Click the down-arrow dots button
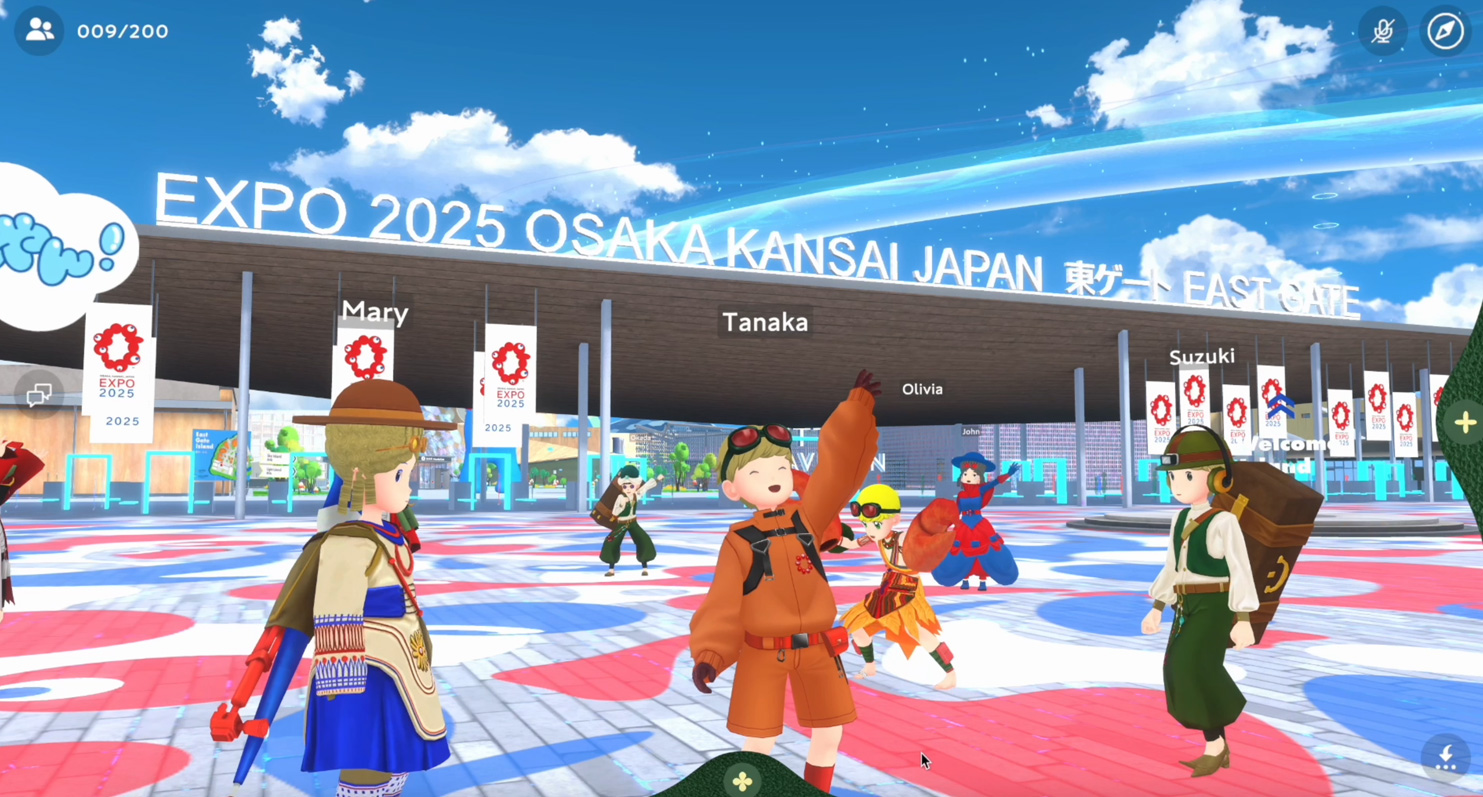The height and width of the screenshot is (797, 1483). [1446, 757]
